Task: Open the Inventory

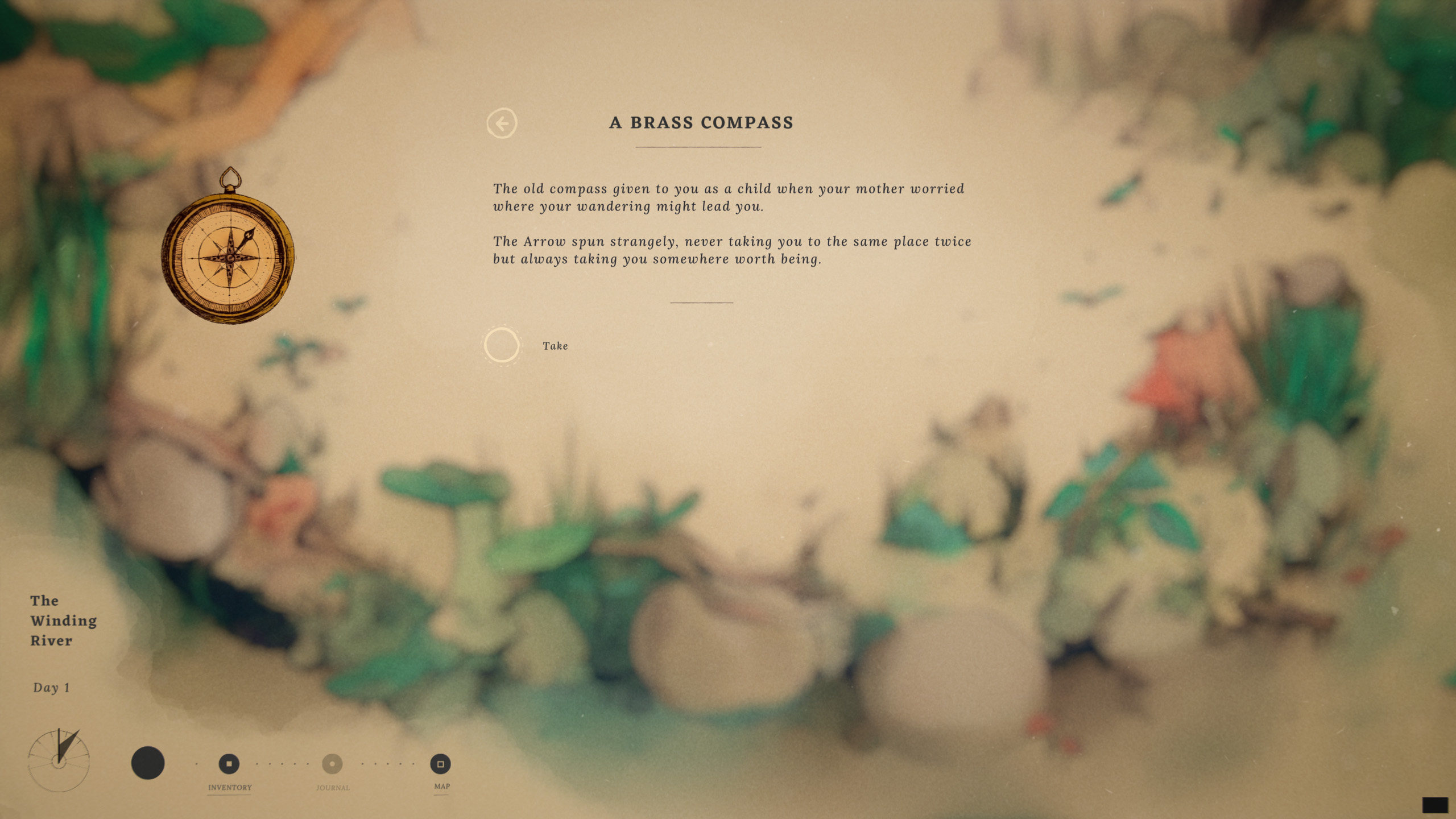Action: click(229, 764)
